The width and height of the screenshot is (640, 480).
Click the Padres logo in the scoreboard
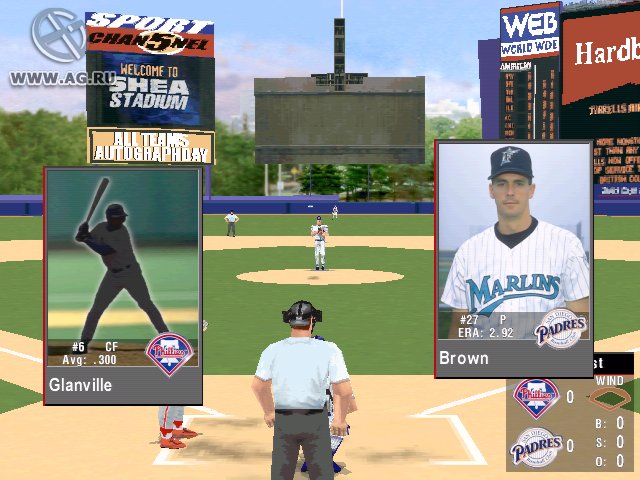[x=535, y=445]
